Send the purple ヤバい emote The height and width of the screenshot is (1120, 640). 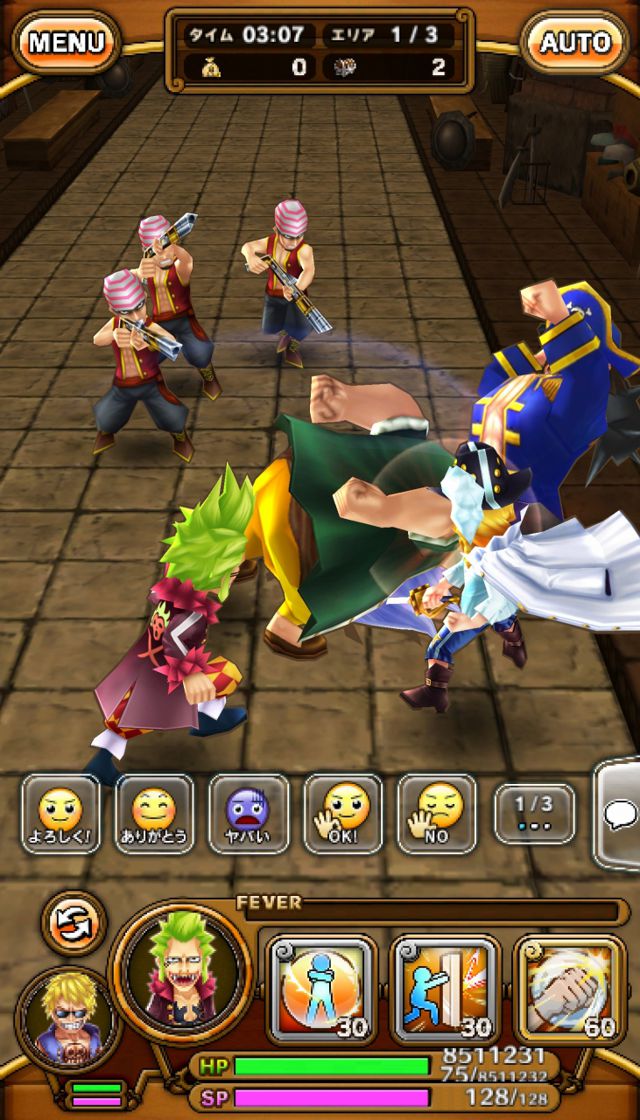pyautogui.click(x=248, y=813)
